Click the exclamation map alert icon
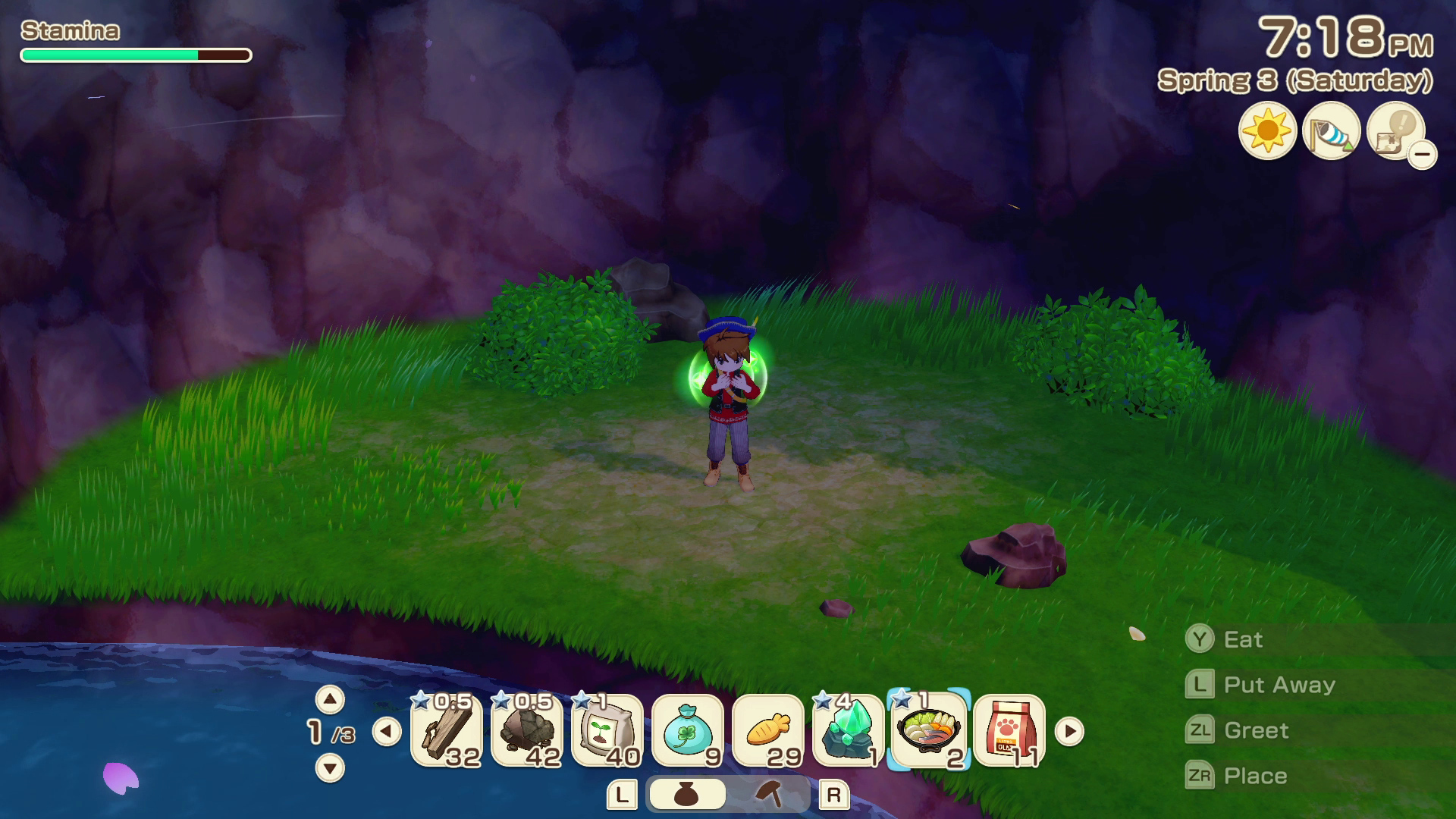This screenshot has width=1456, height=819. pyautogui.click(x=1392, y=132)
